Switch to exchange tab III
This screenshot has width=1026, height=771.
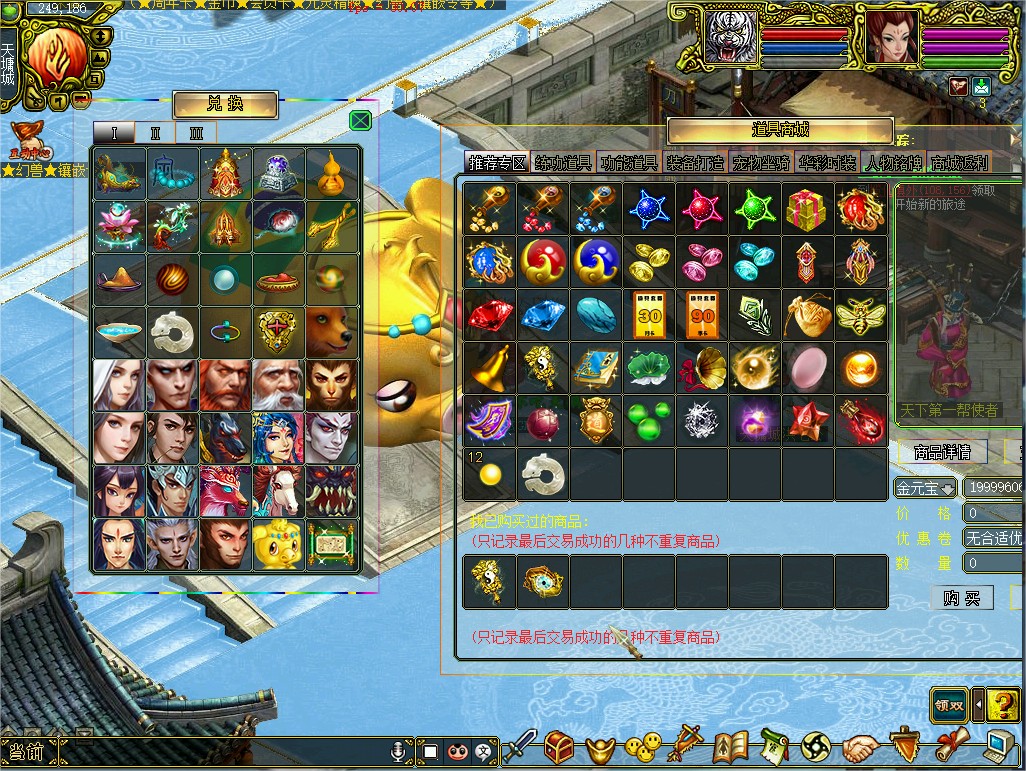(x=196, y=133)
